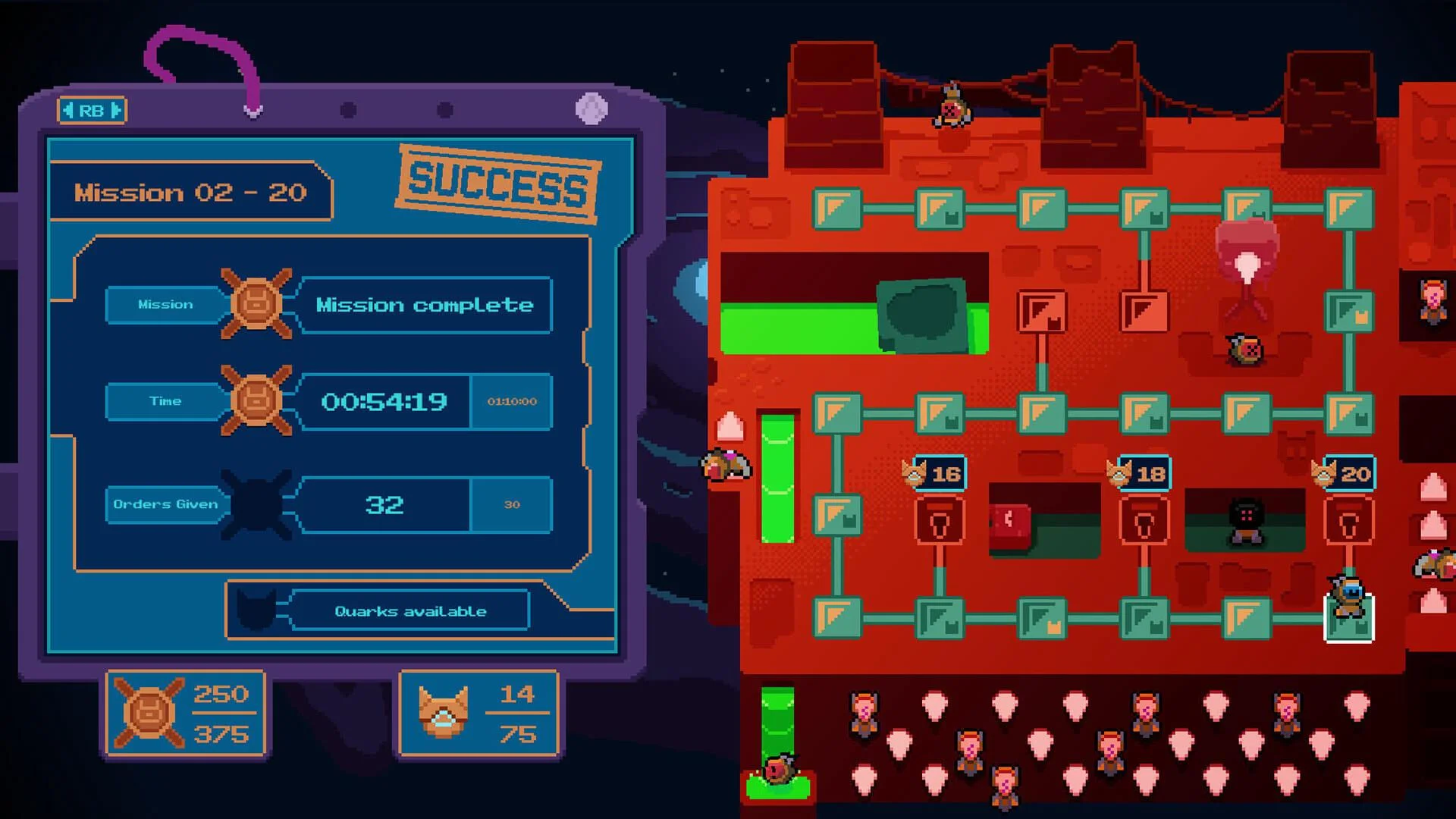1456x819 pixels.
Task: Click the right chevron on the RB page selector
Action: click(115, 111)
